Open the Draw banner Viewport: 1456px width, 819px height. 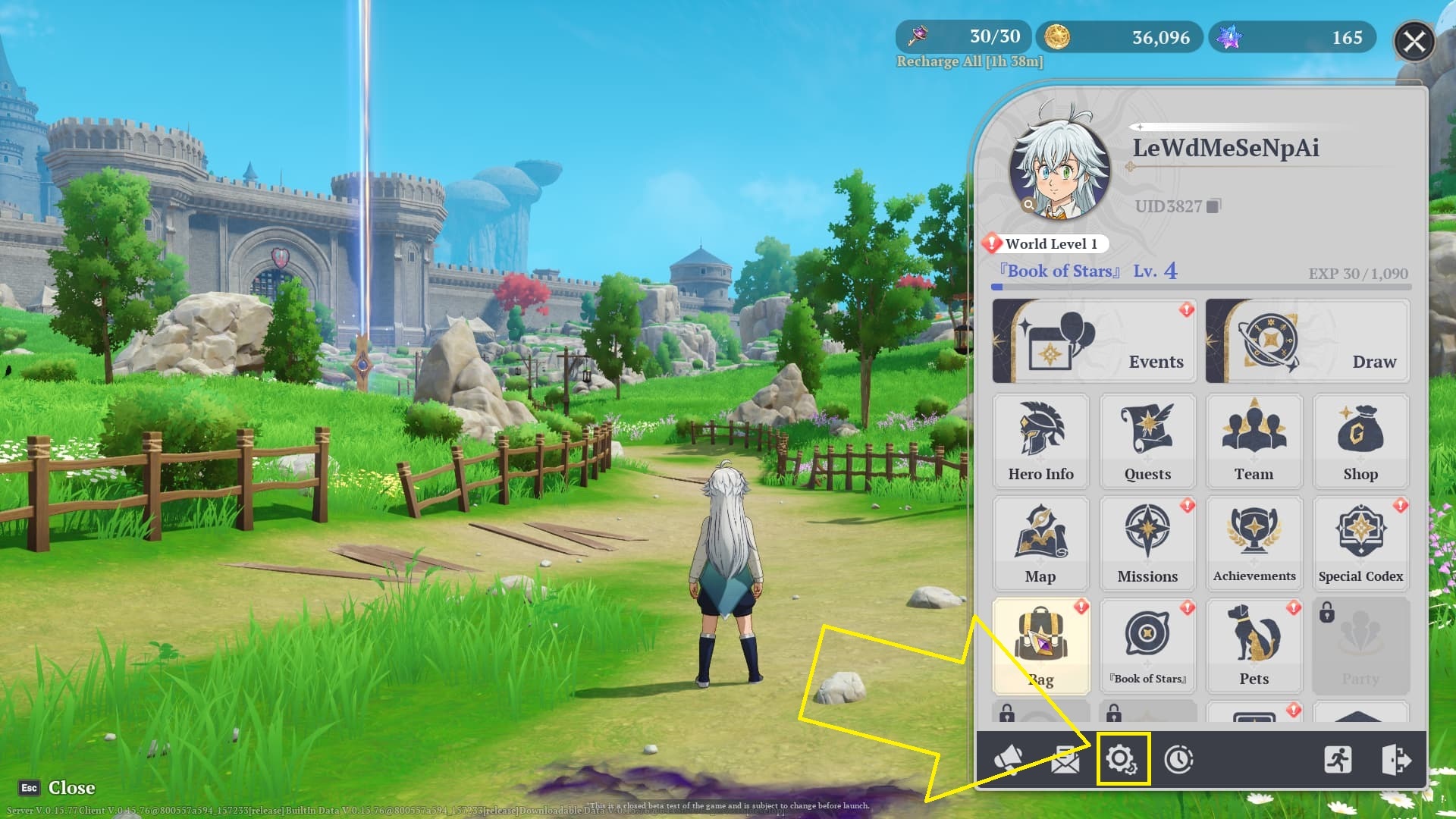(1306, 340)
